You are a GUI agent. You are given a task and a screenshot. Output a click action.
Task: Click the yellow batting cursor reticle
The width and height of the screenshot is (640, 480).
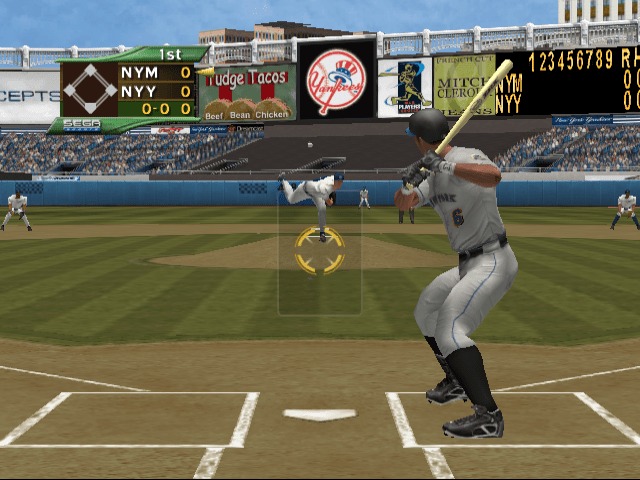tap(320, 251)
